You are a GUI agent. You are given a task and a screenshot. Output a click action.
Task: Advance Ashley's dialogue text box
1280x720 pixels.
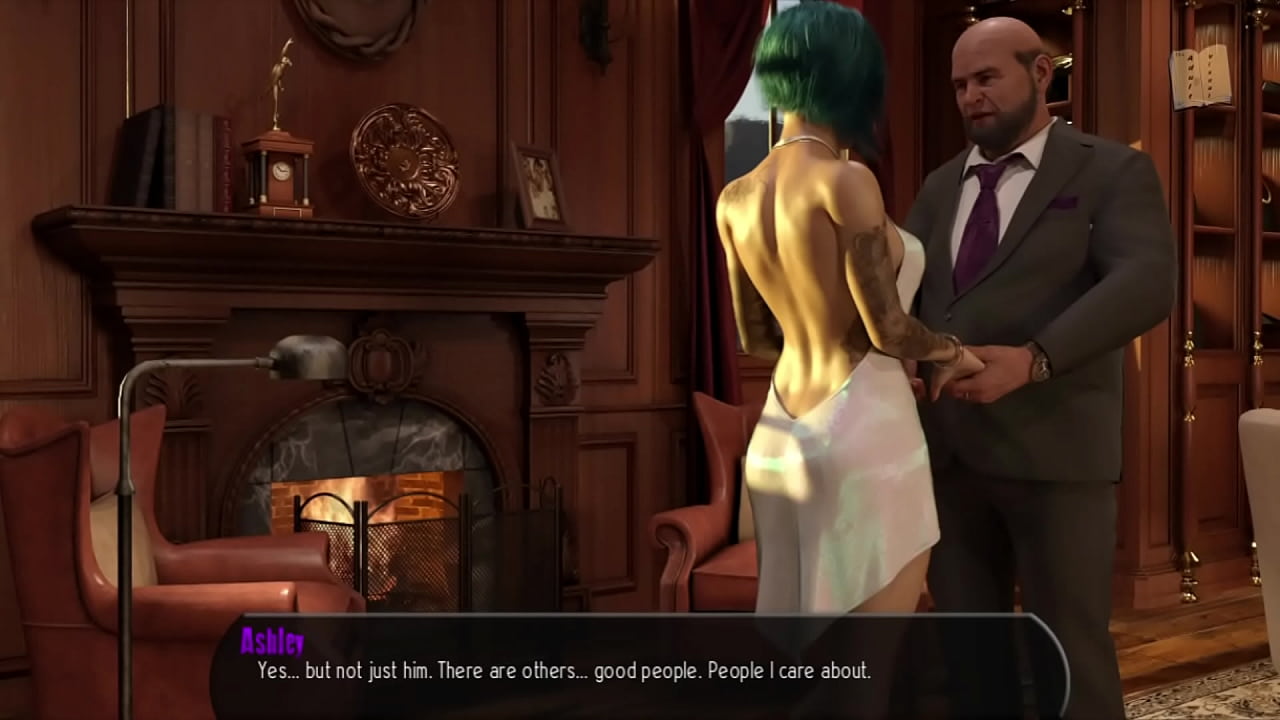coord(640,668)
